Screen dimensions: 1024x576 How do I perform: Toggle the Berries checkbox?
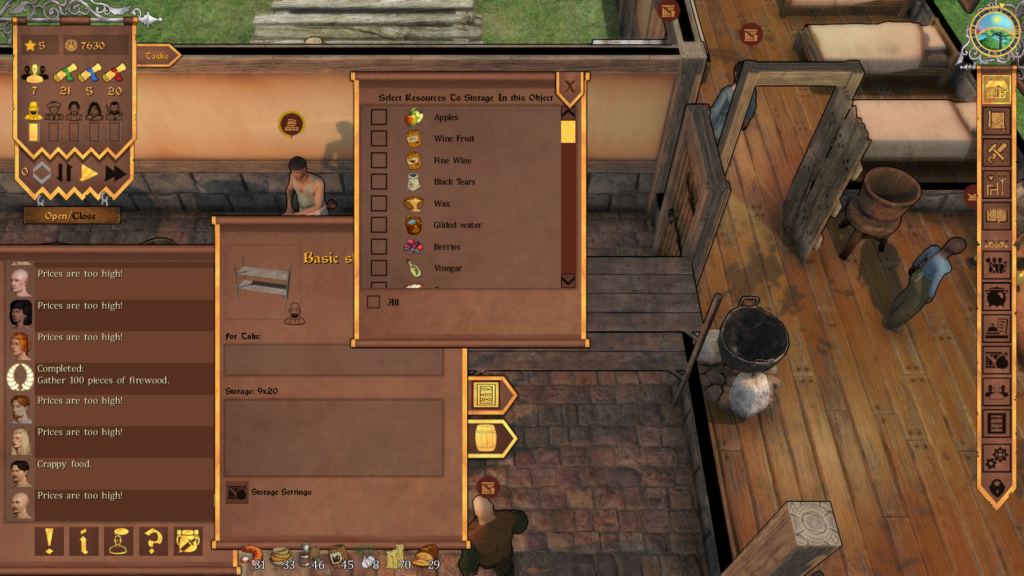tap(379, 246)
